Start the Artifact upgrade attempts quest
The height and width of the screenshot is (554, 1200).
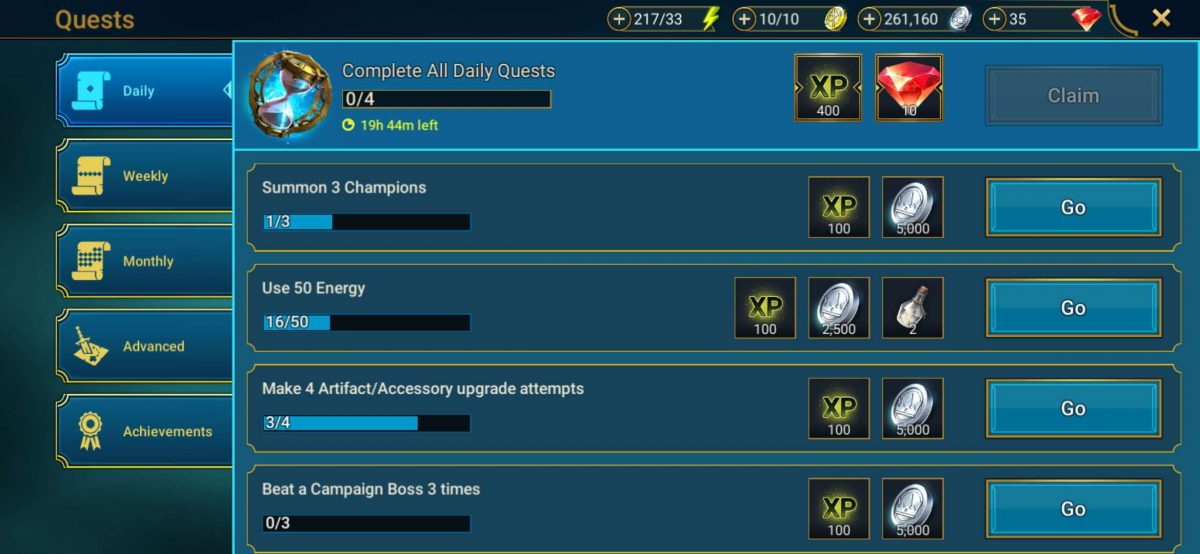point(1073,408)
